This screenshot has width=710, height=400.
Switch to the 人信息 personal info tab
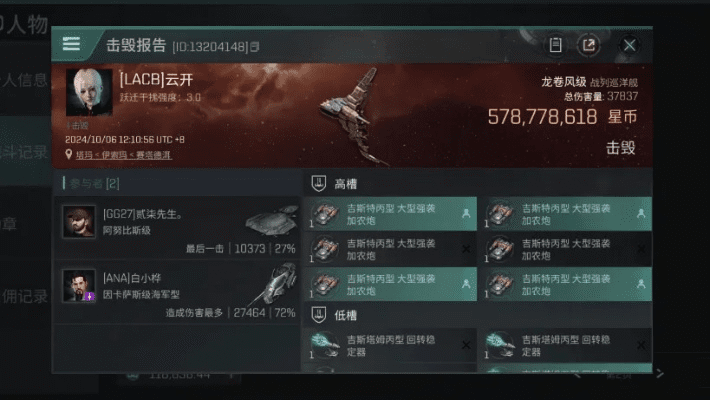[25, 82]
